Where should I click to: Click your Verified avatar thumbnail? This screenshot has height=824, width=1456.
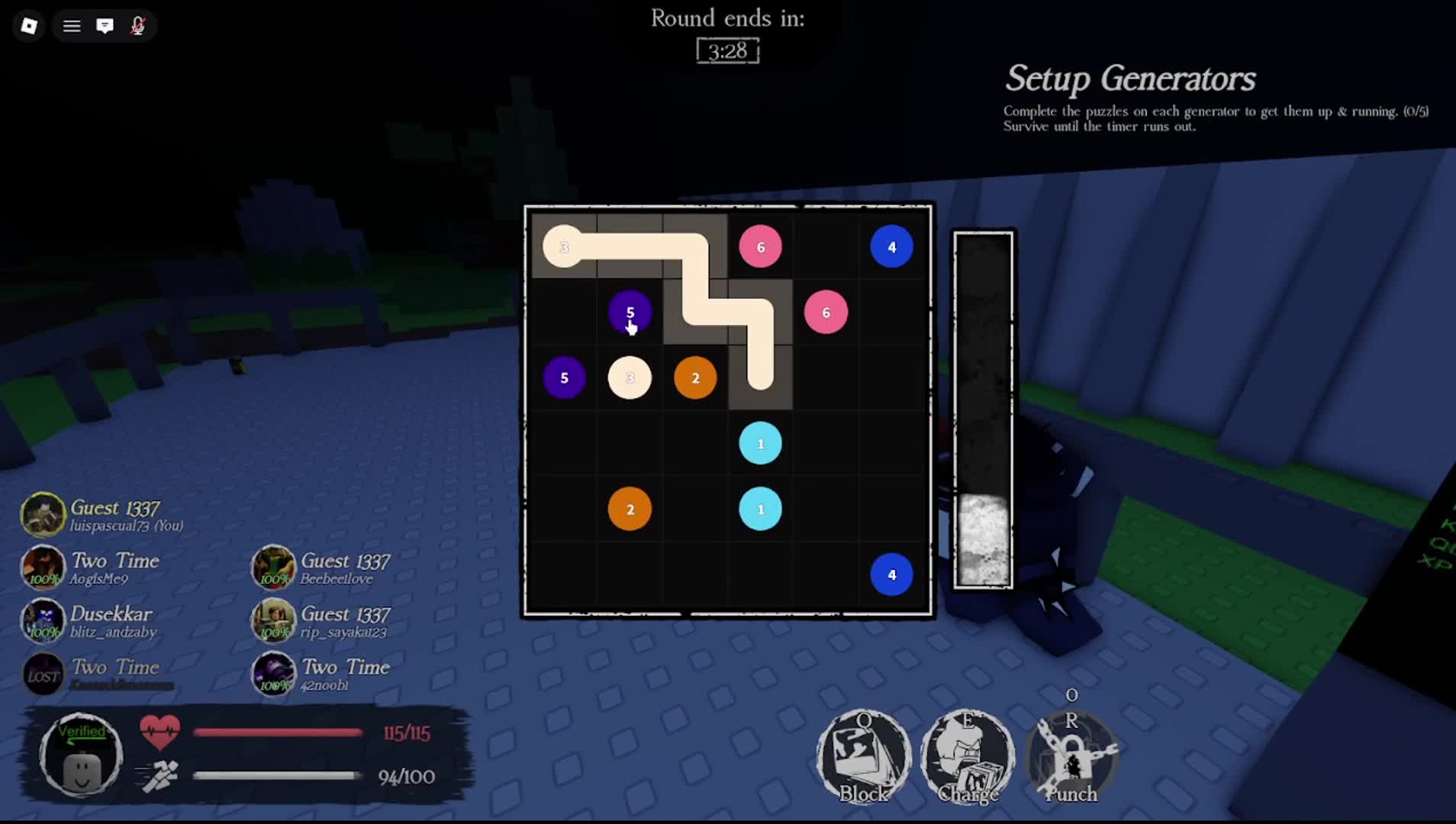80,755
